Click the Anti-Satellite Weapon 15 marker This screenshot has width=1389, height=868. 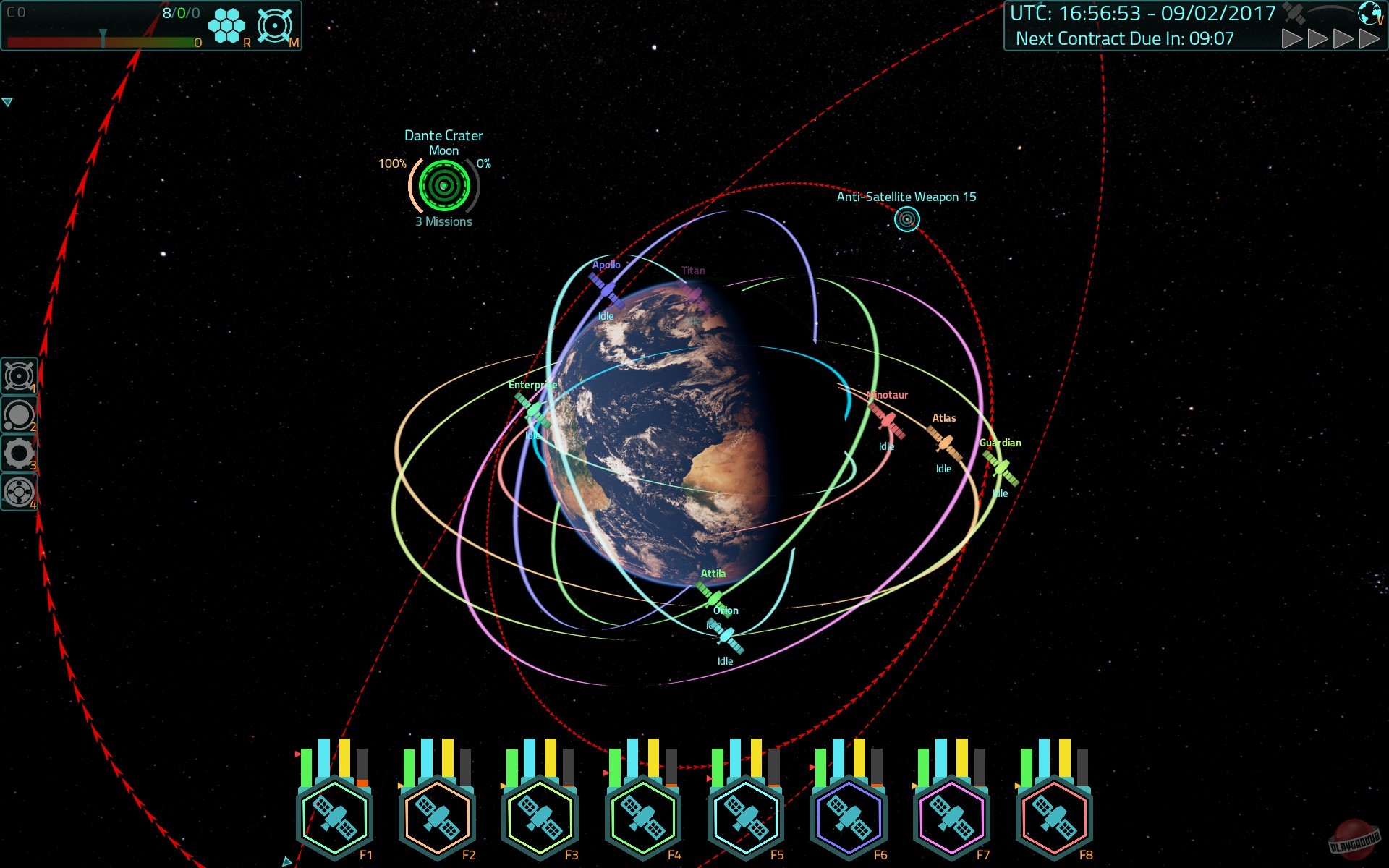click(x=906, y=219)
